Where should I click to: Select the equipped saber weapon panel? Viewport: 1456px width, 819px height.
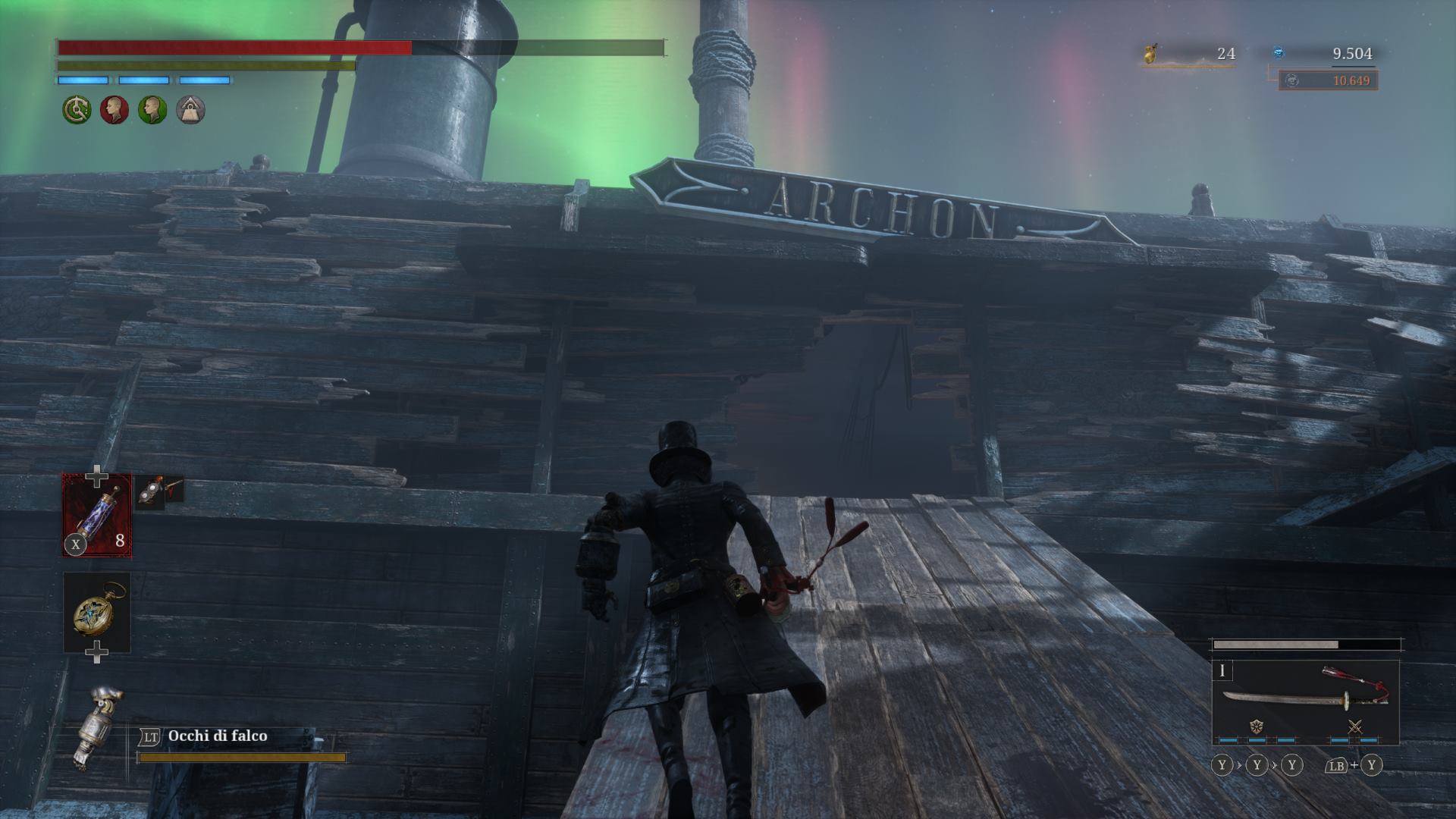pos(1304,702)
